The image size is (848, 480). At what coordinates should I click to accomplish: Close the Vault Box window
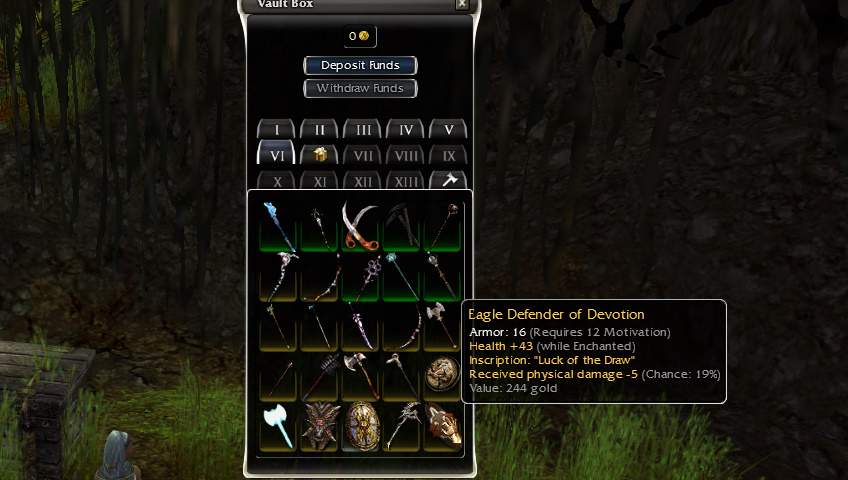pyautogui.click(x=461, y=4)
